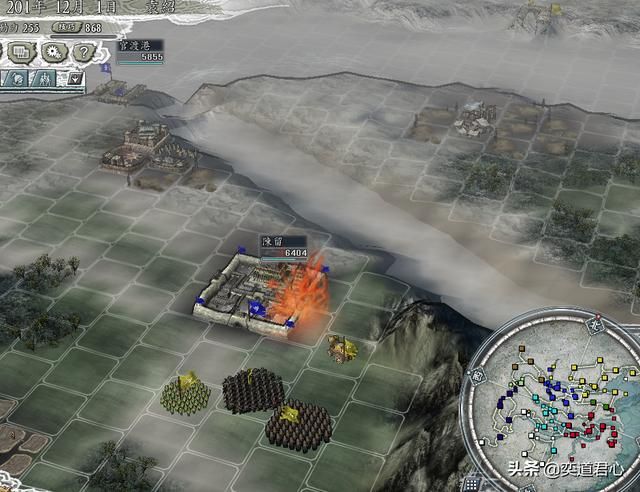This screenshot has width=640, height=492.
Task: Click the question mark help button
Action: [x=85, y=52]
